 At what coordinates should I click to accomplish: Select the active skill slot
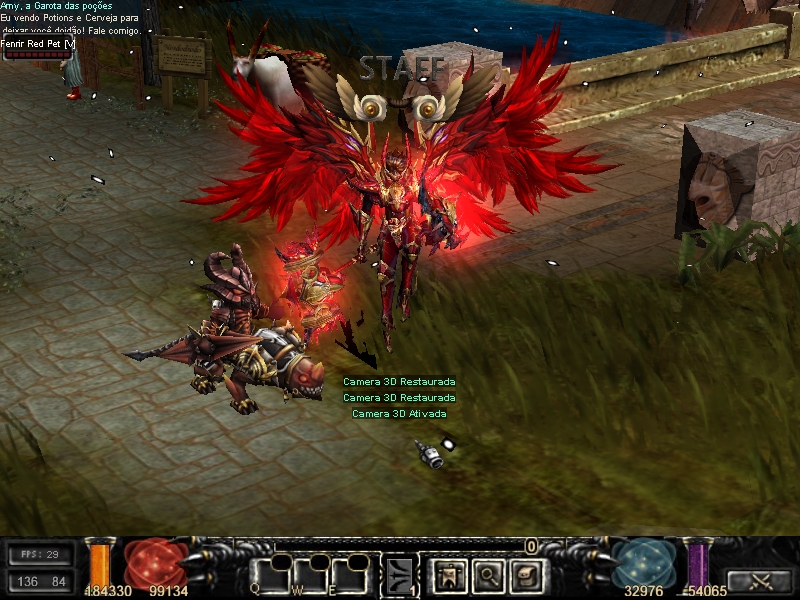tap(401, 574)
